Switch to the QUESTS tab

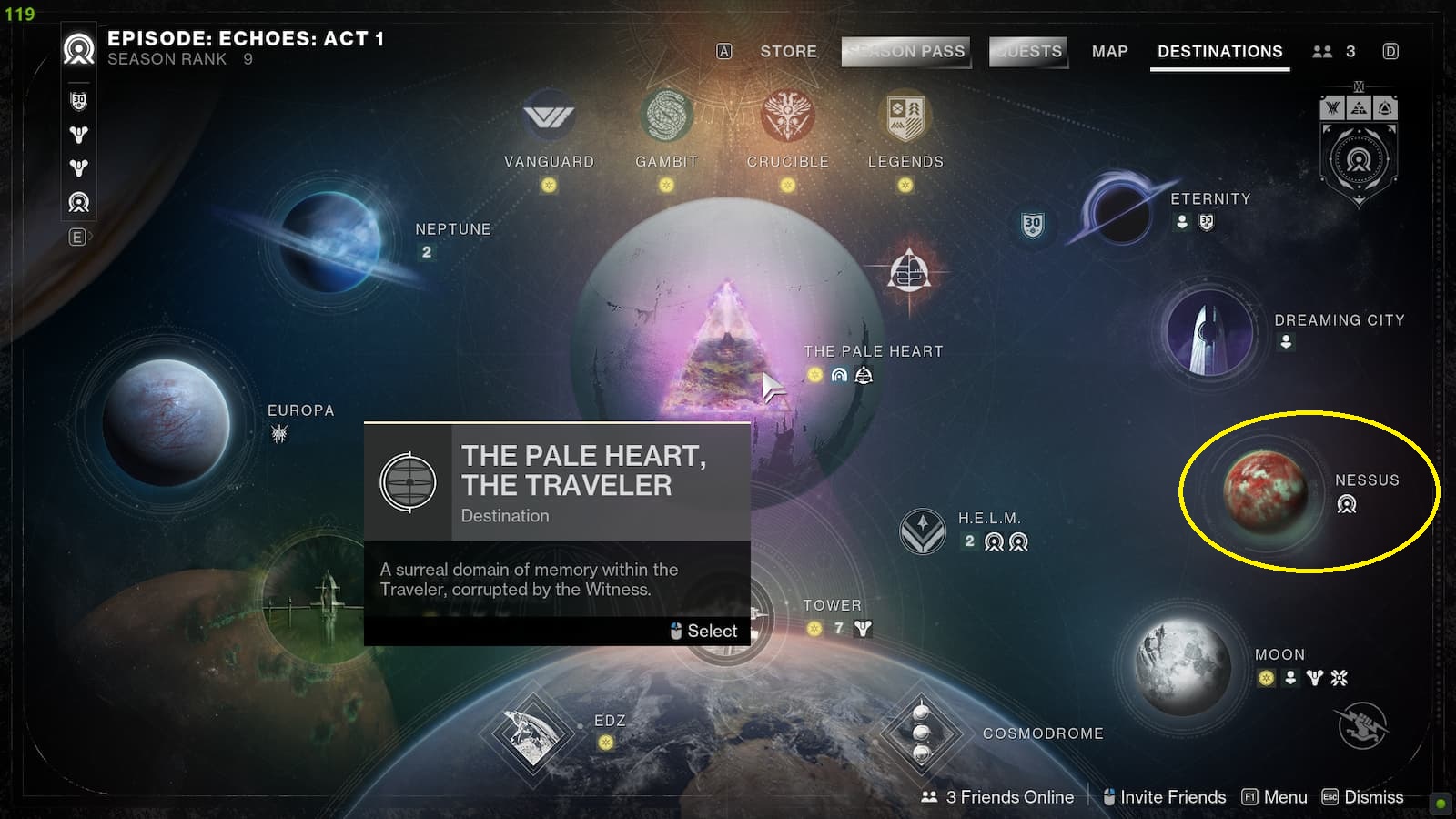pos(1028,52)
